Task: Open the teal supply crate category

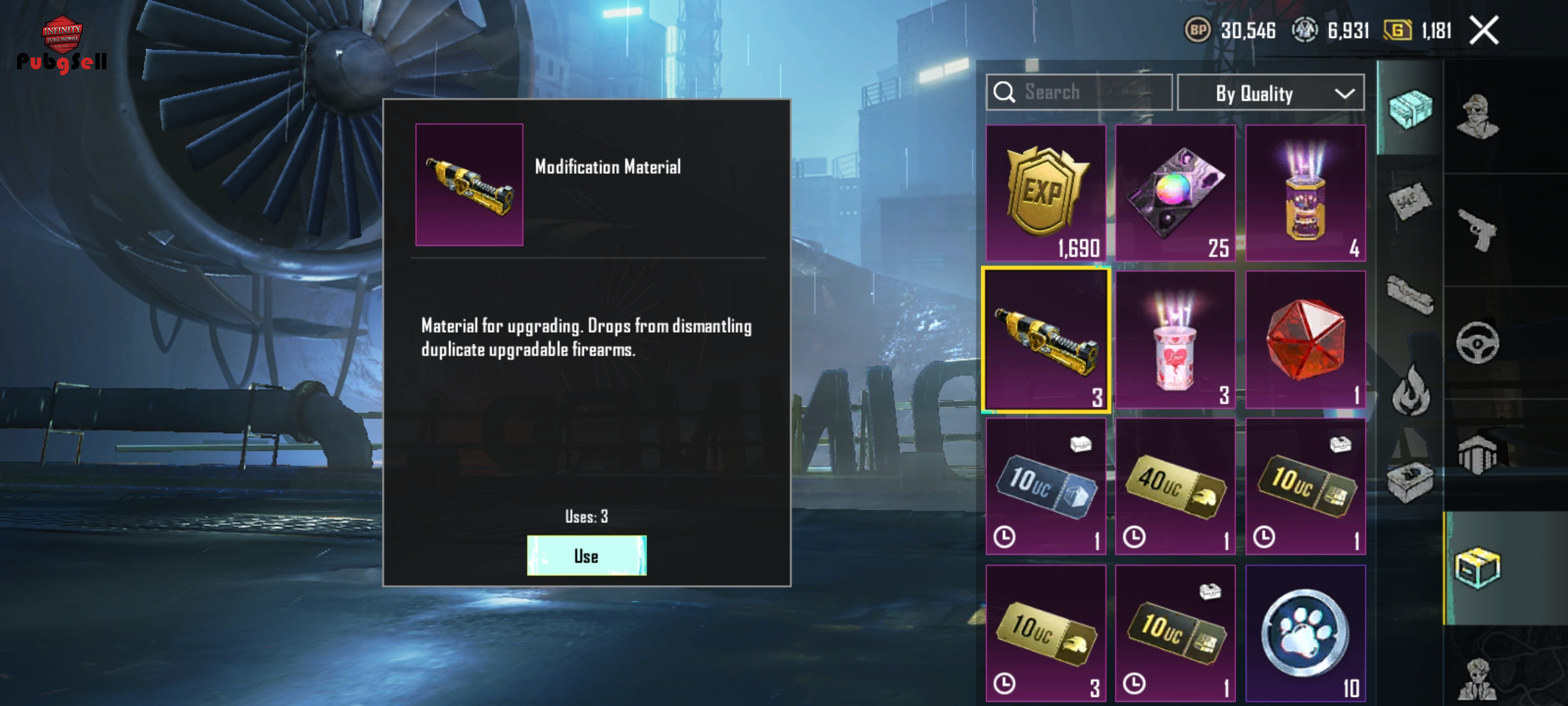Action: click(1410, 109)
